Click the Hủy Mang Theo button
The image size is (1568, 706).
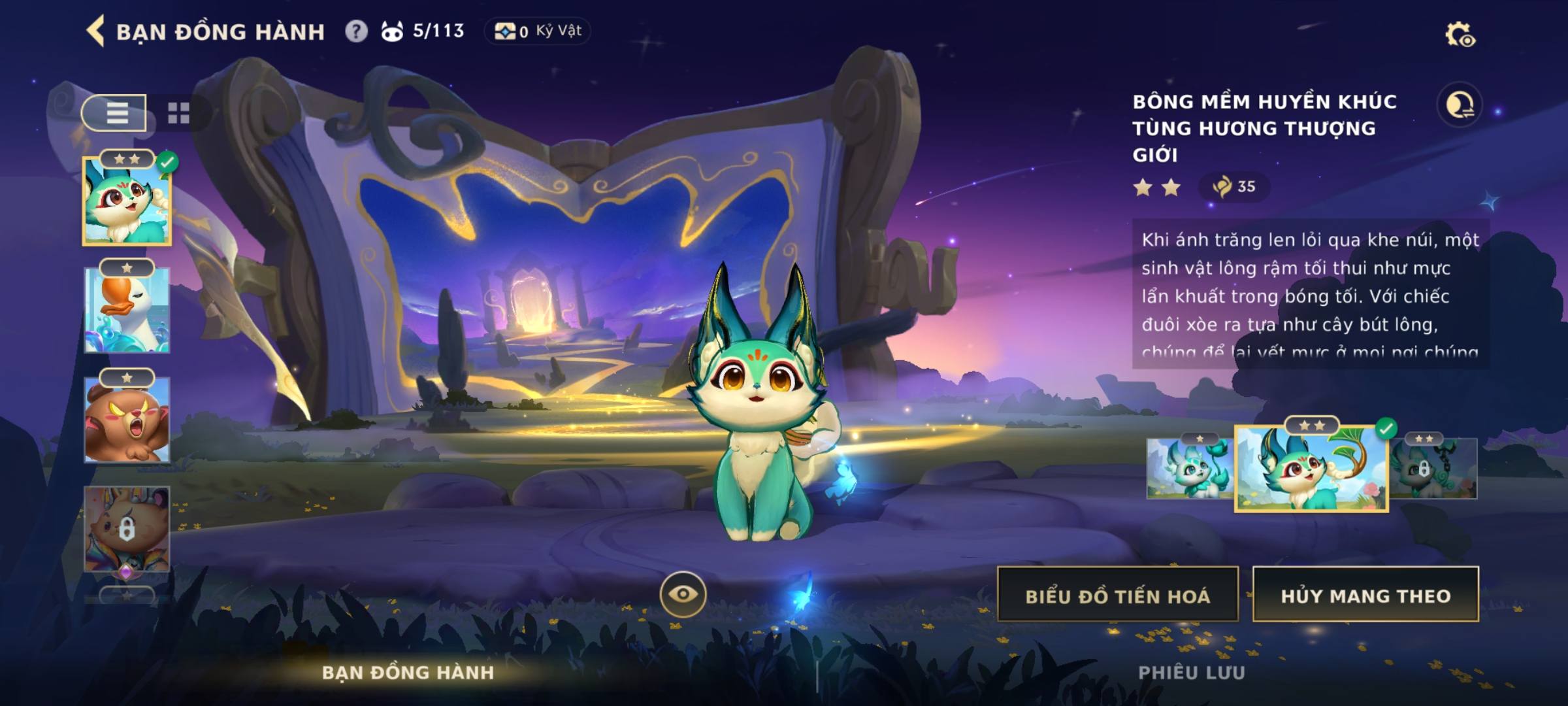[1365, 595]
